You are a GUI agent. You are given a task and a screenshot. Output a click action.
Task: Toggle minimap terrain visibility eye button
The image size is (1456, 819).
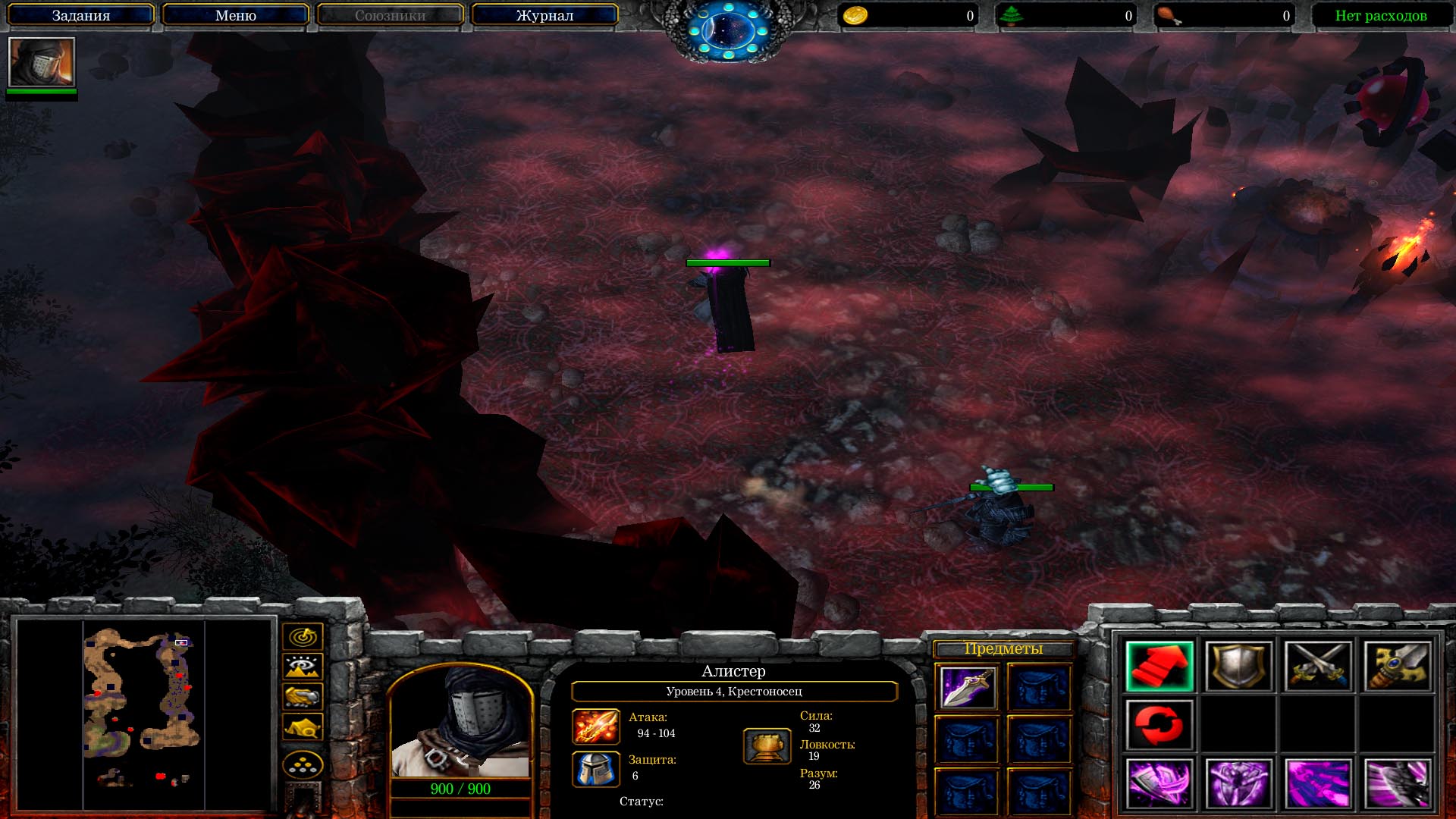coord(303,667)
